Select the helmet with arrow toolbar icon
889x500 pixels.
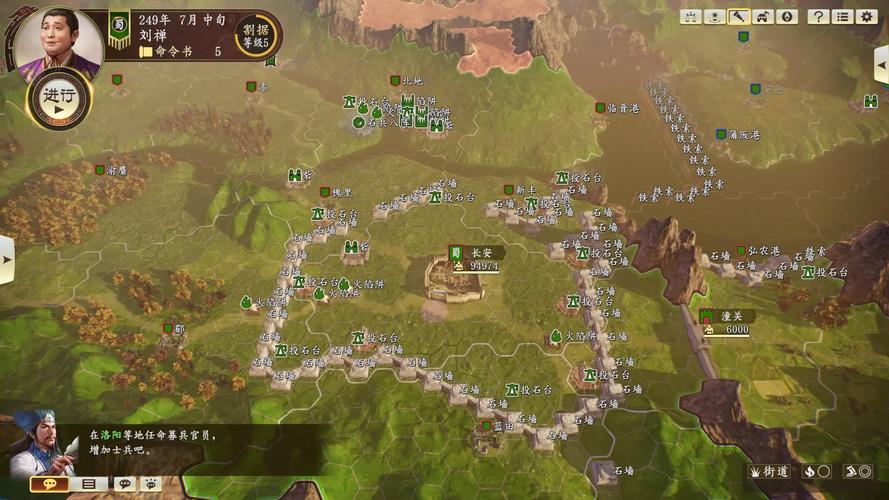click(x=762, y=17)
